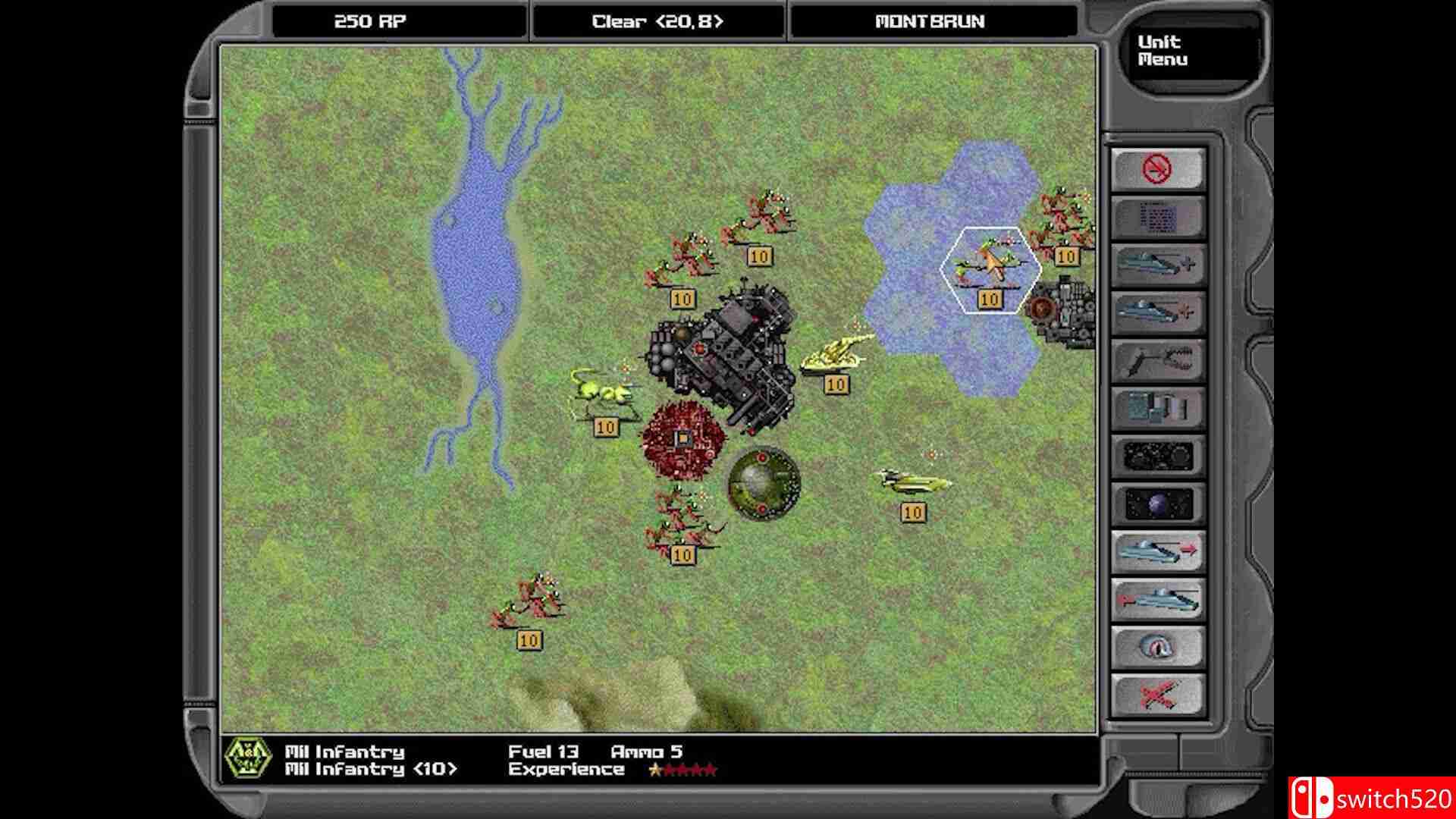
Task: Click the green faction emblem in status bar
Action: 248,758
